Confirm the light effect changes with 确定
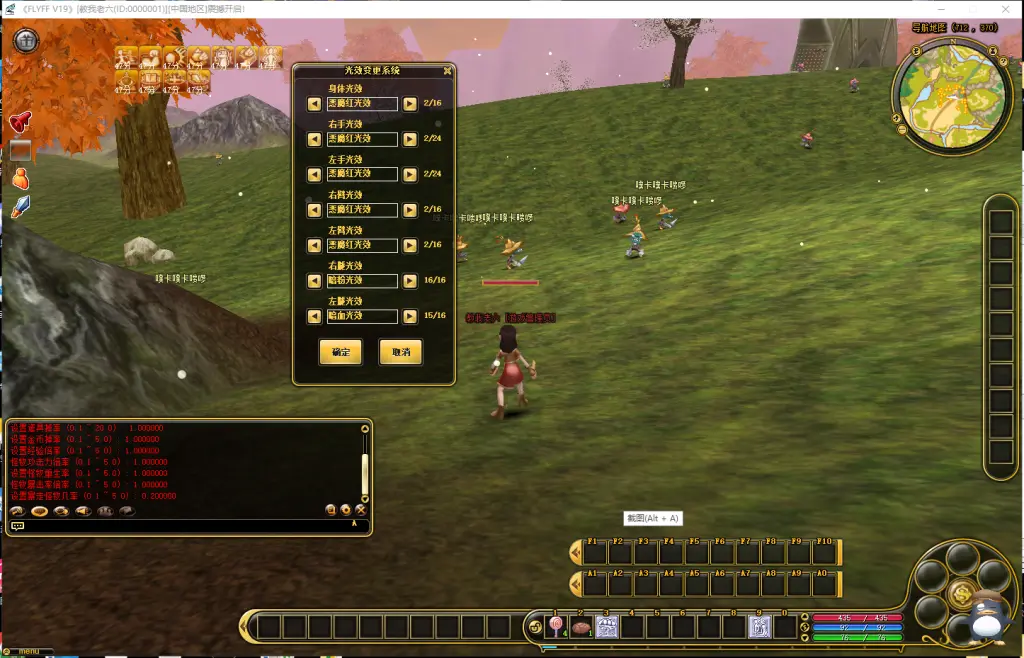 339,352
